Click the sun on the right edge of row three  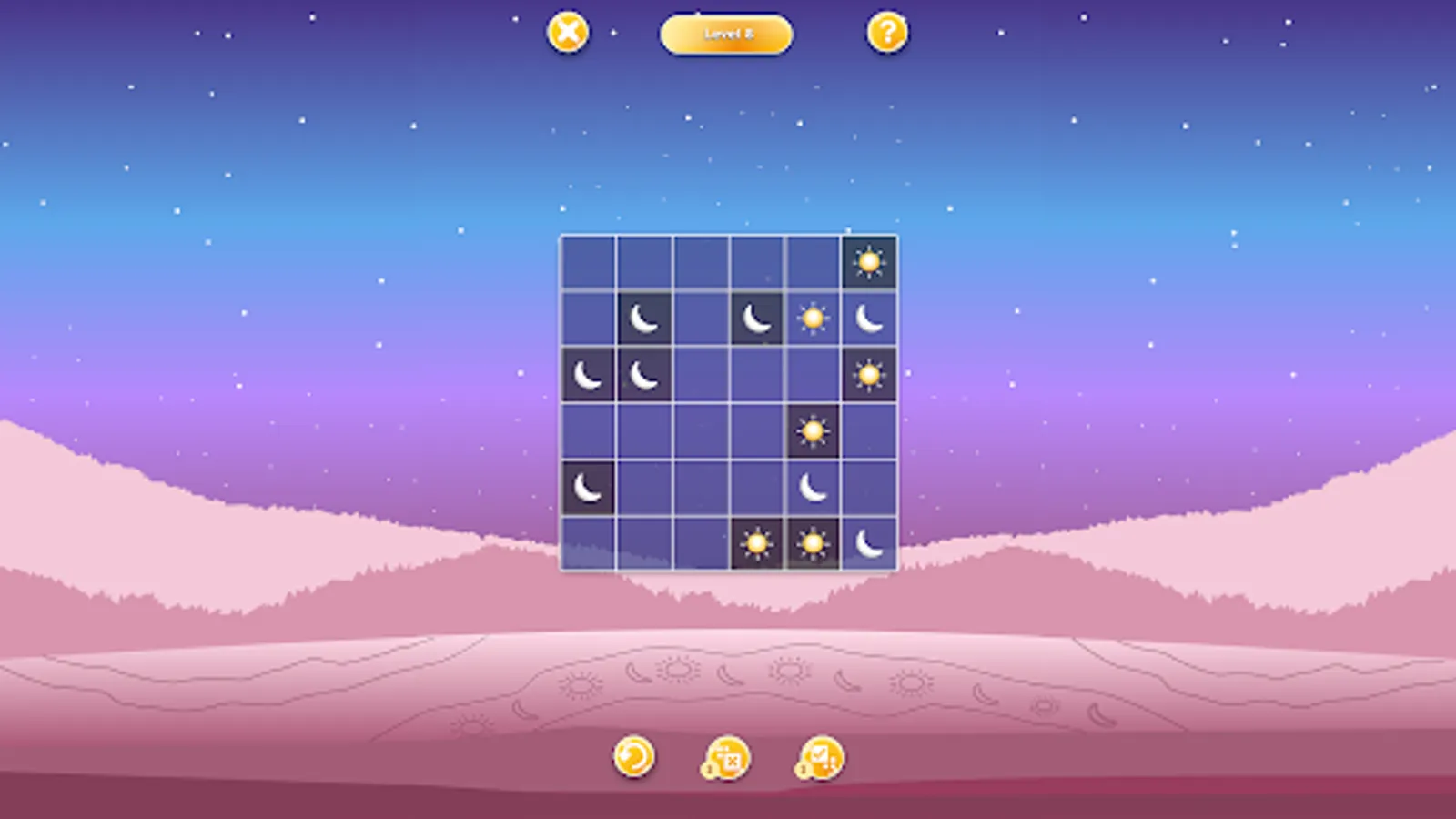tap(869, 374)
